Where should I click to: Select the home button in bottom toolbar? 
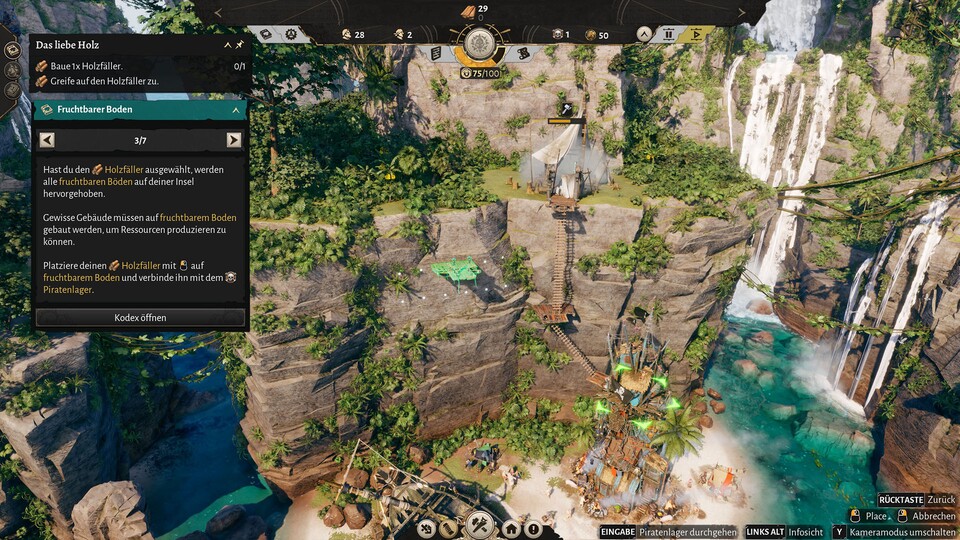coord(511,528)
